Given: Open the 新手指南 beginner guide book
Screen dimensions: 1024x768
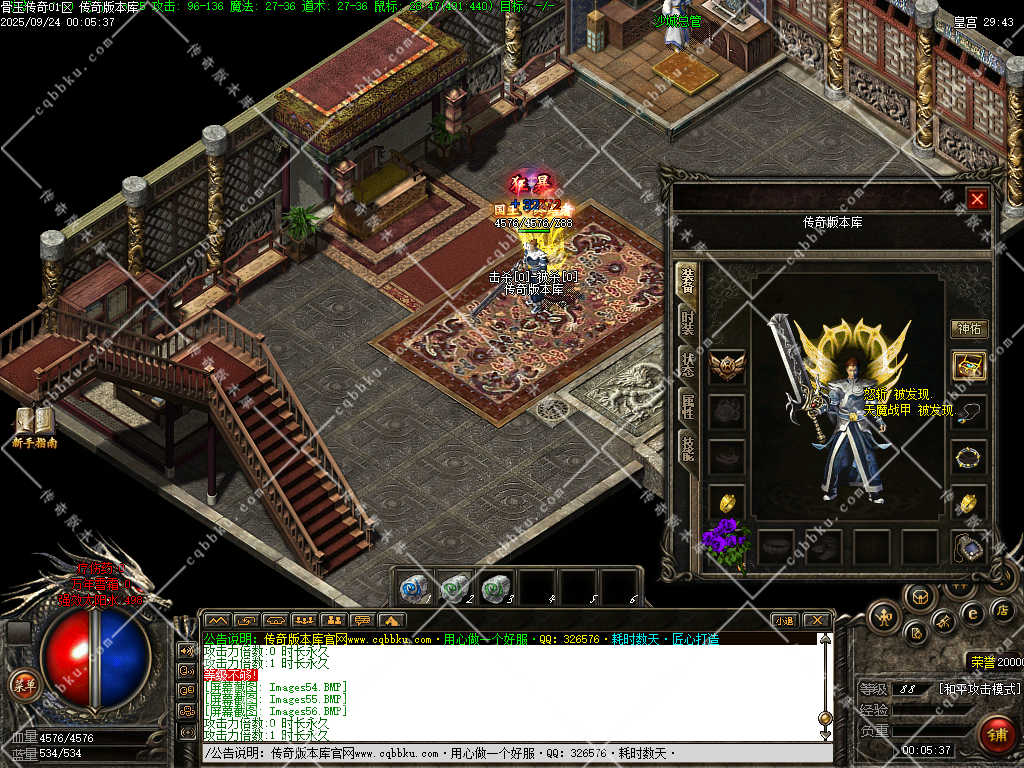Looking at the screenshot, I should [x=34, y=424].
